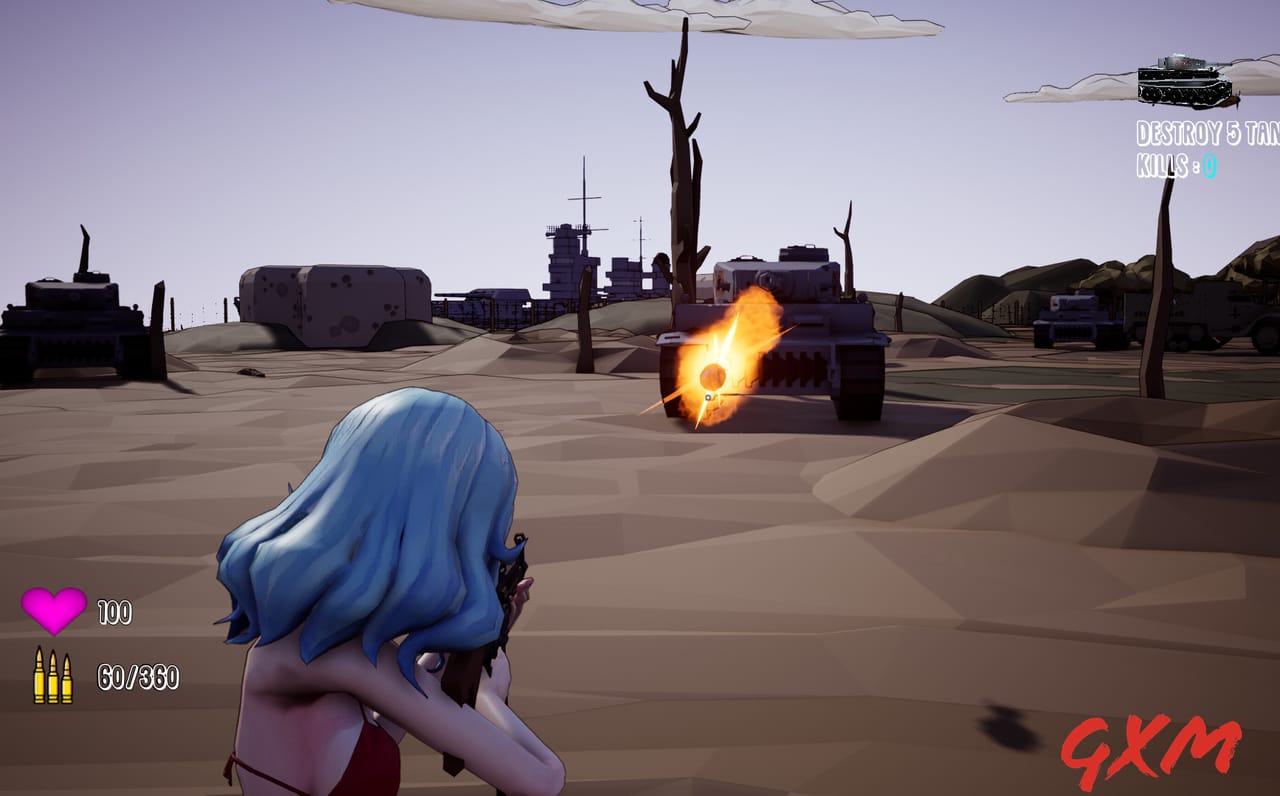The width and height of the screenshot is (1280, 796).
Task: Select the bullet ammo icon
Action: click(x=52, y=673)
